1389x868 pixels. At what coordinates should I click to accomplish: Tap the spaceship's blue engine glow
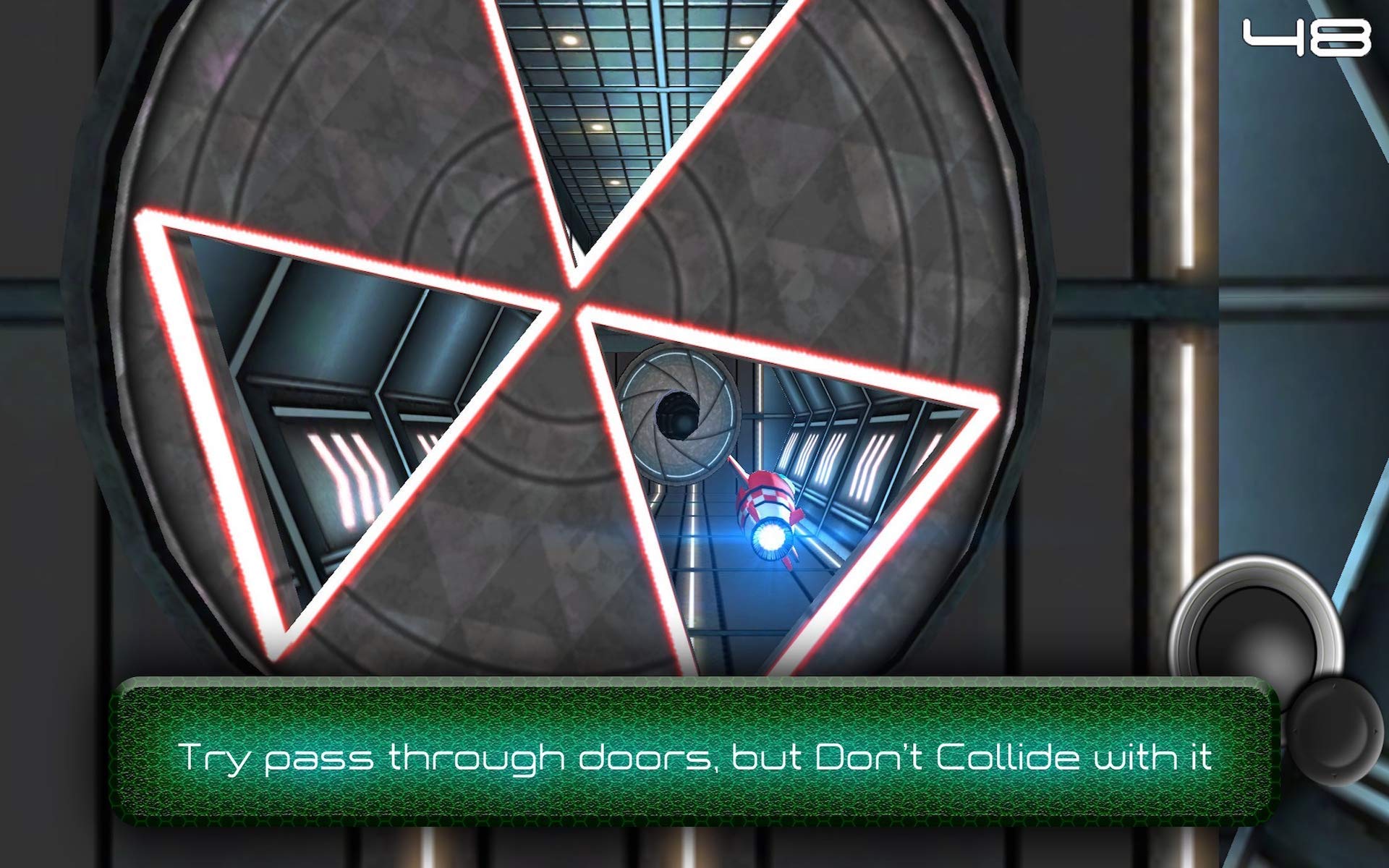coord(770,539)
